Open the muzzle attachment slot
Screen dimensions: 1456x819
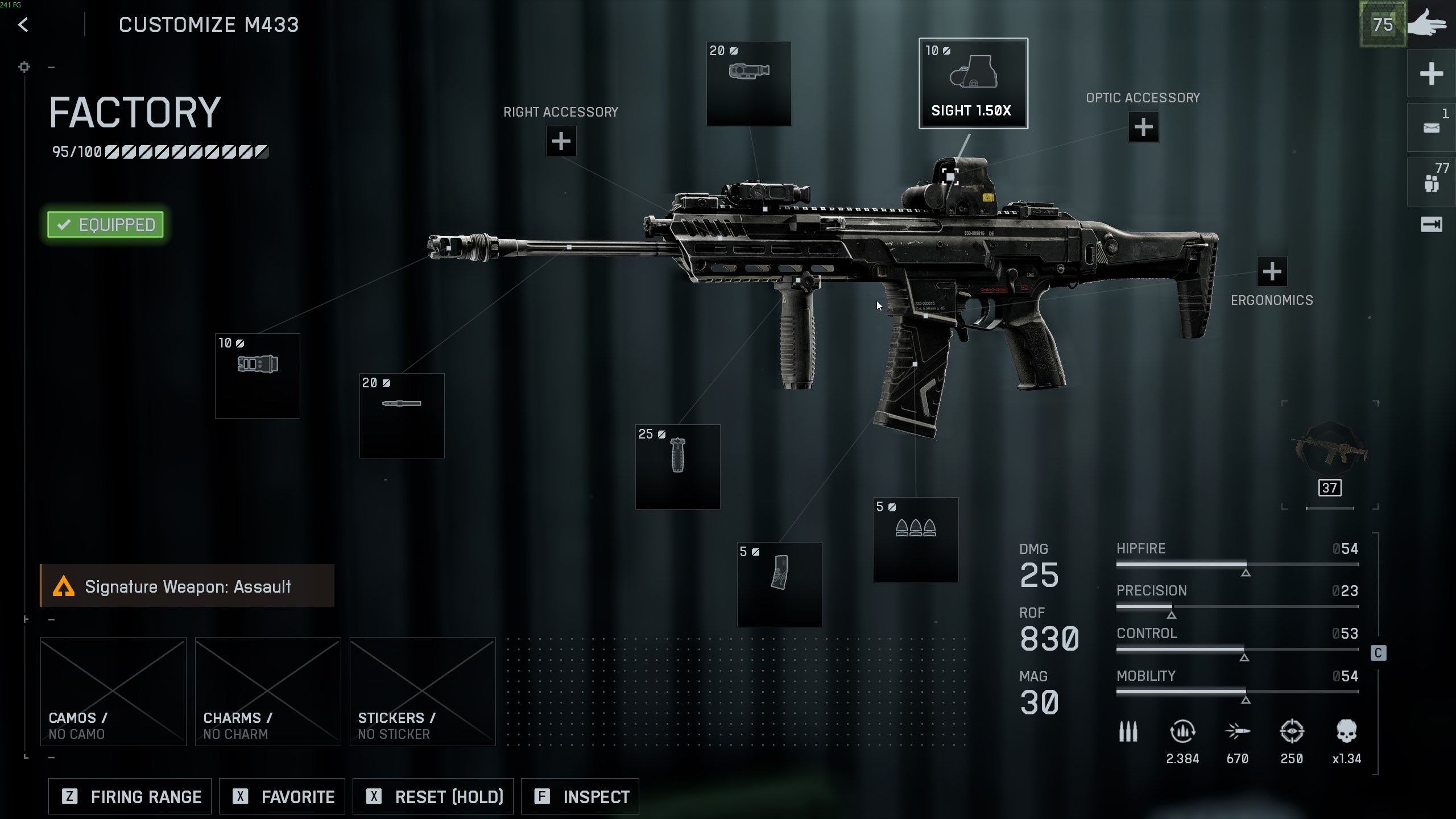[x=257, y=376]
